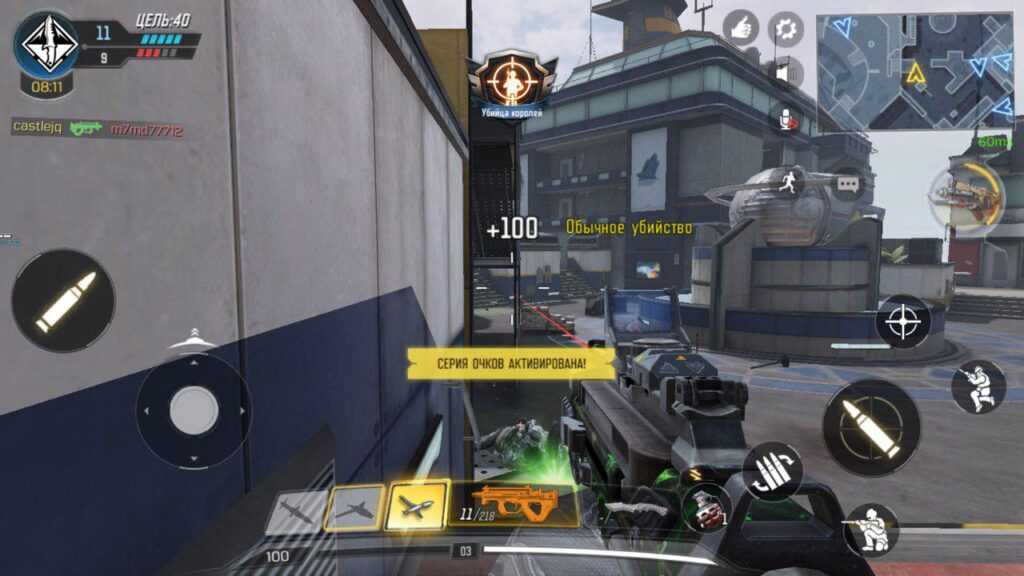
Task: Tap the thumbs-up like button
Action: pos(741,27)
